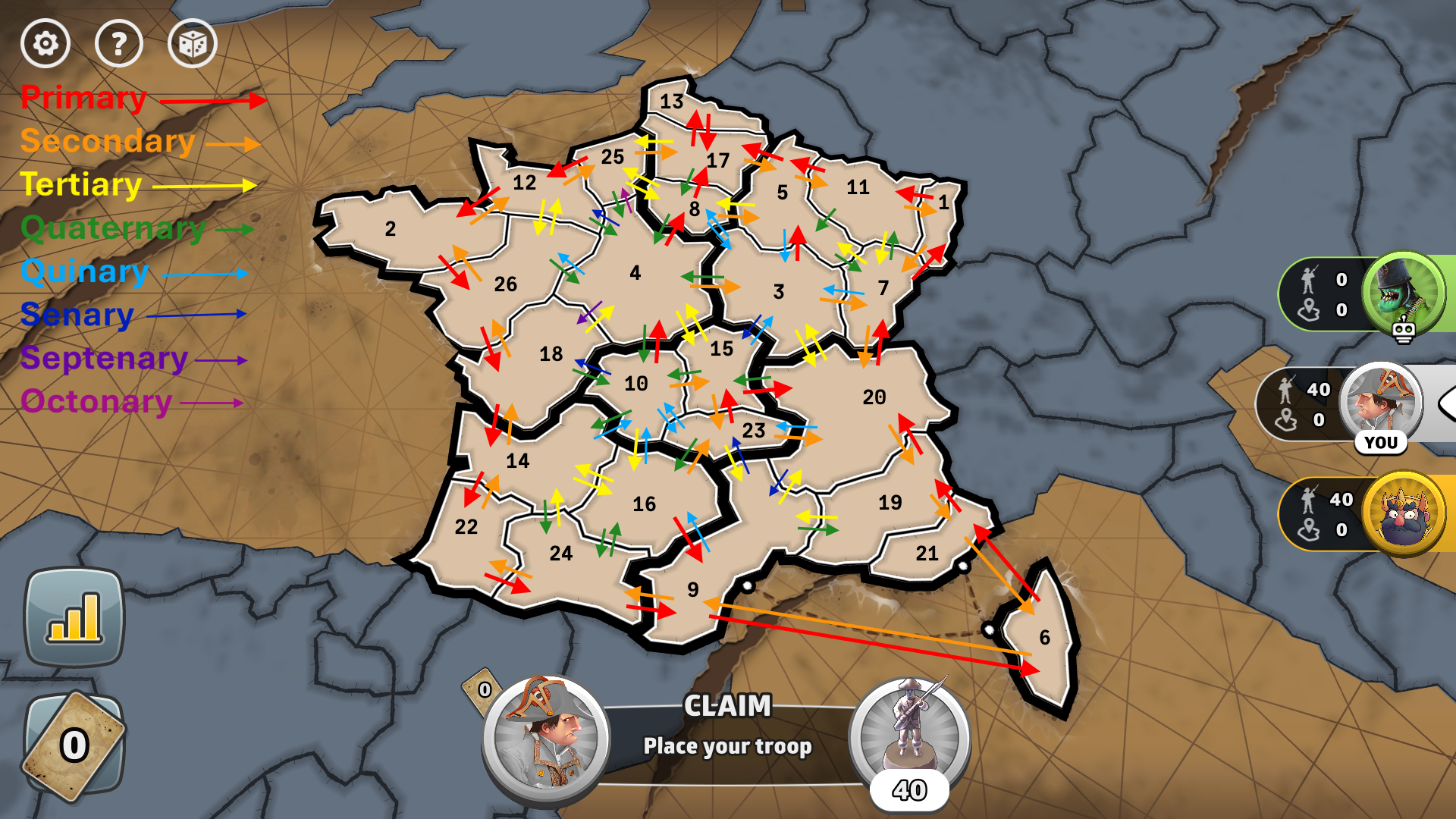Claim territory number 18

(551, 354)
